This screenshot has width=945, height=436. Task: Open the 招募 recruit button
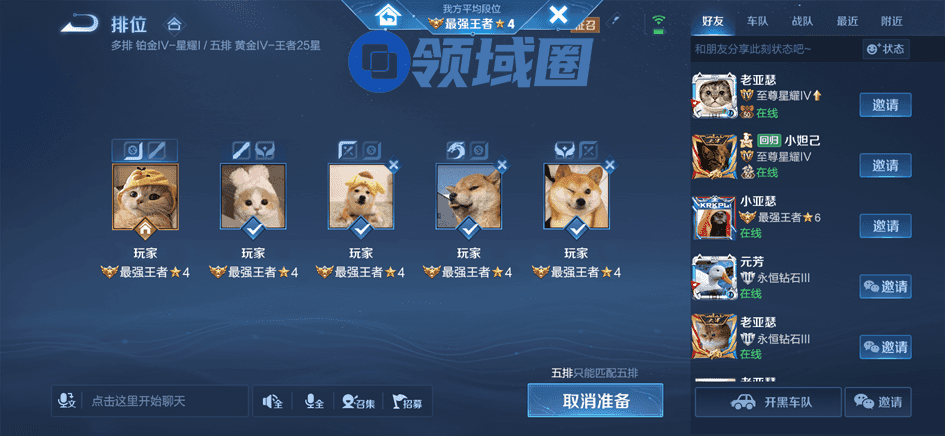[x=407, y=402]
